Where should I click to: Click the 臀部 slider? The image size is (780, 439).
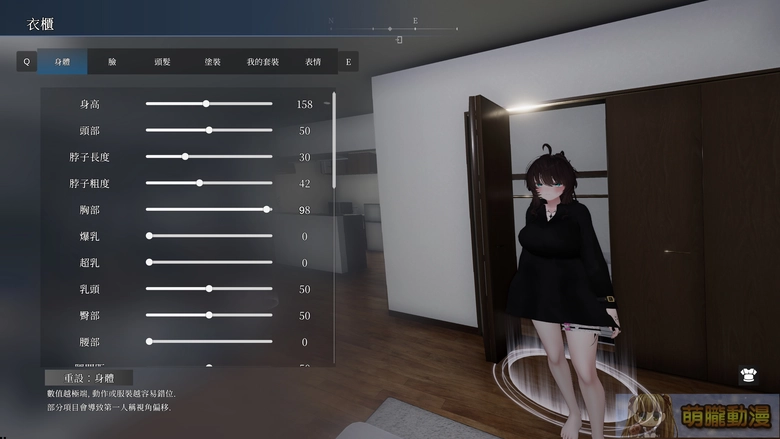(209, 315)
